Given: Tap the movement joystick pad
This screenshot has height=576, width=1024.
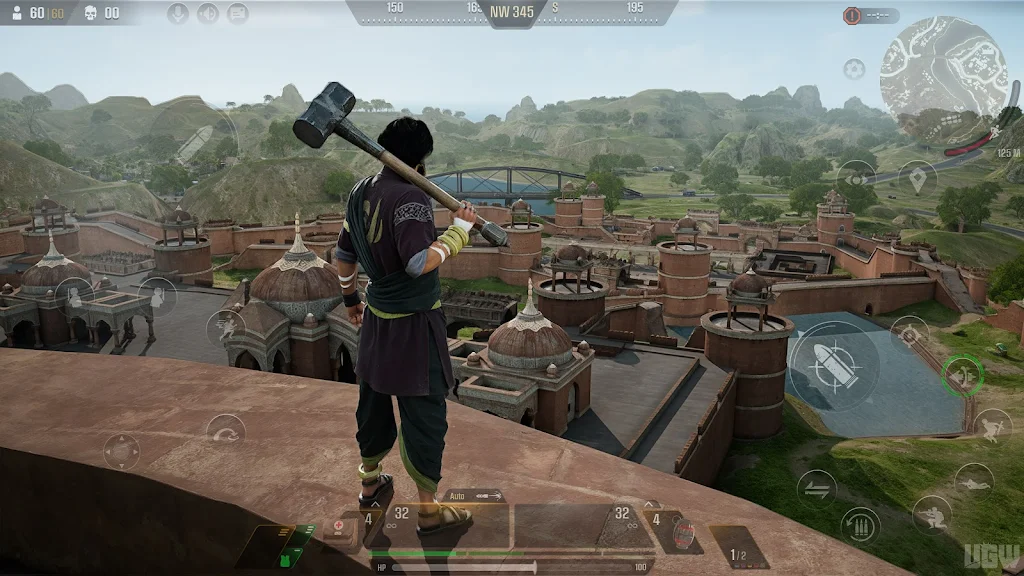Looking at the screenshot, I should coord(121,451).
